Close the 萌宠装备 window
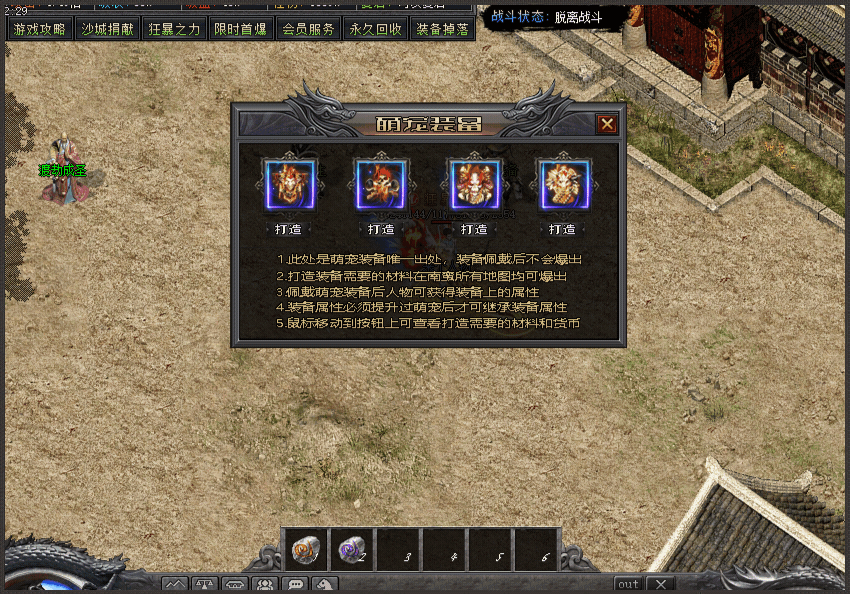 tap(606, 124)
